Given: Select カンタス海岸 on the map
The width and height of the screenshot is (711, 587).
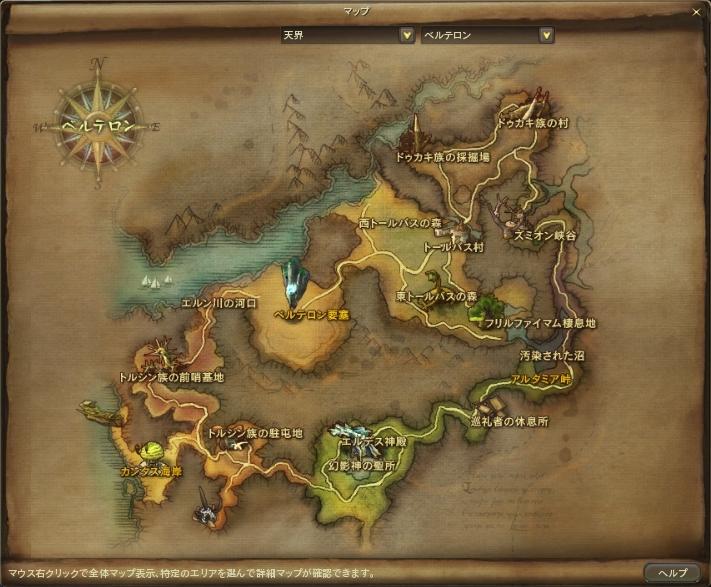Looking at the screenshot, I should pyautogui.click(x=153, y=469).
